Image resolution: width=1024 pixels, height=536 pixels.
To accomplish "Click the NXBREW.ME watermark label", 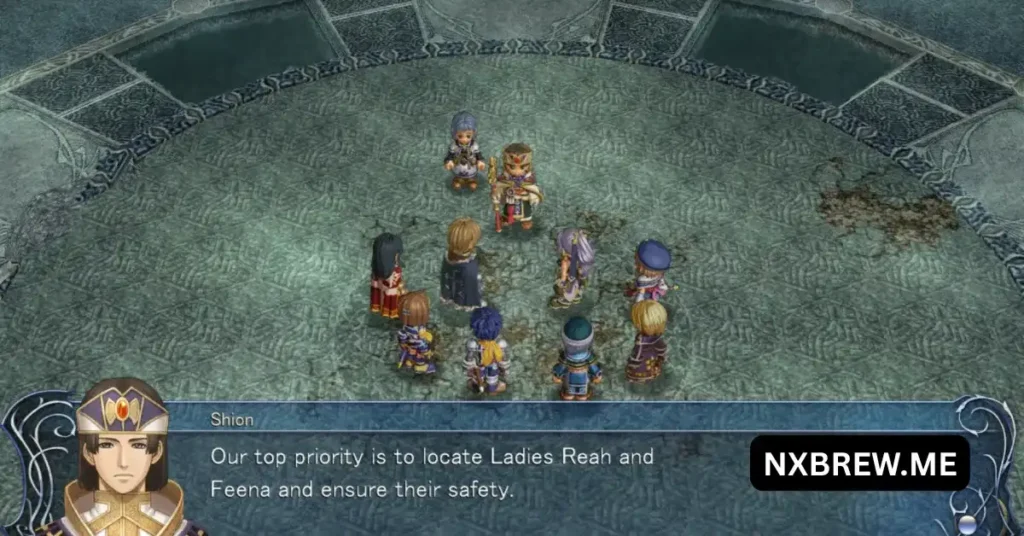I will (x=860, y=463).
